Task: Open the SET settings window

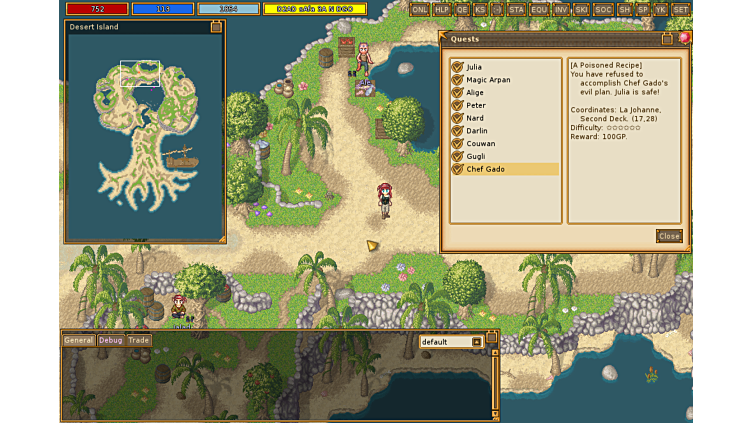Action: [x=680, y=9]
